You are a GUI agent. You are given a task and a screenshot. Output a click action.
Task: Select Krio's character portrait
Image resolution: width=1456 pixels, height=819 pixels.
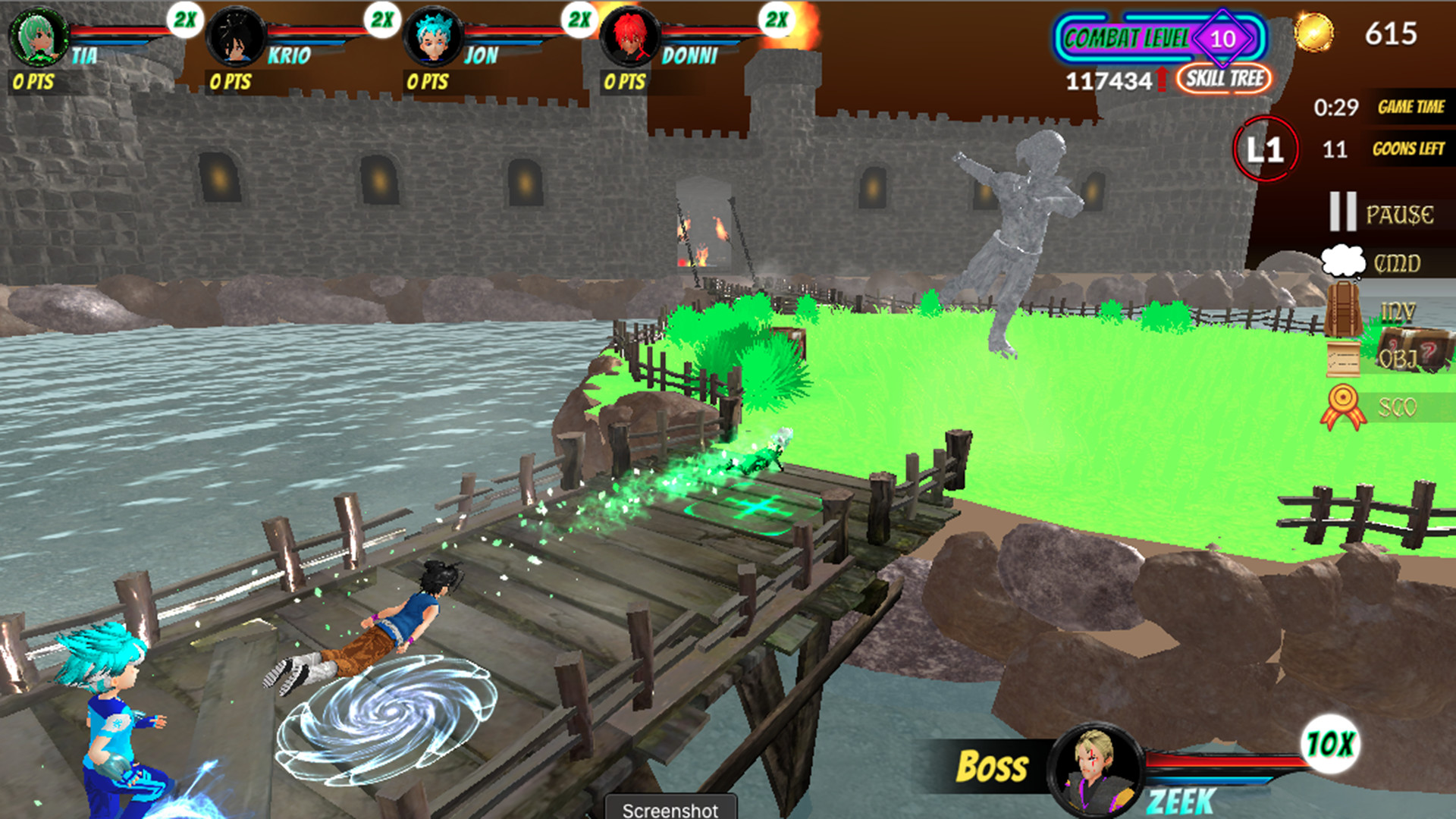[235, 36]
